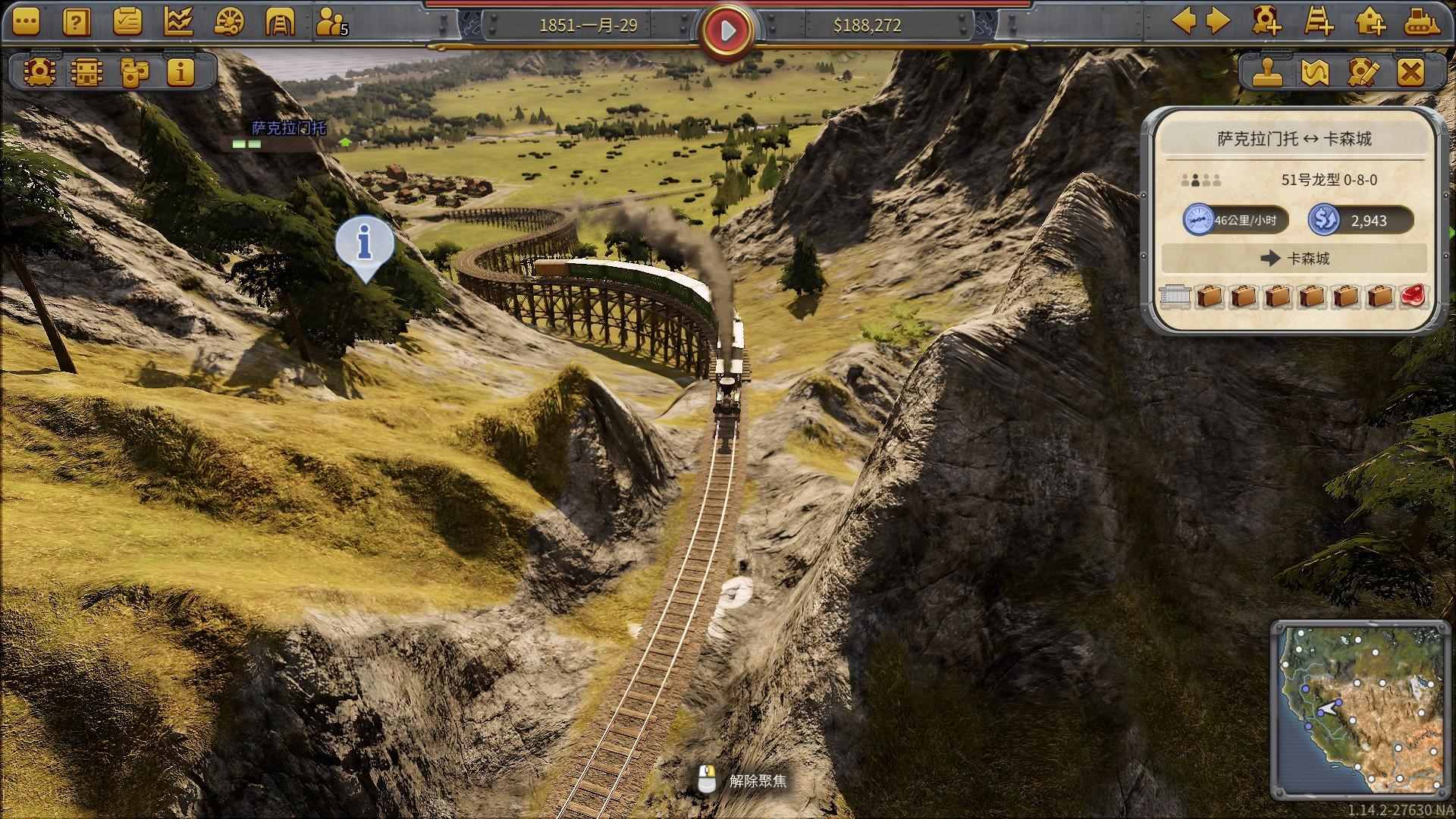Viewport: 1456px width, 819px height.
Task: Resume game with the red play button
Action: click(x=728, y=30)
